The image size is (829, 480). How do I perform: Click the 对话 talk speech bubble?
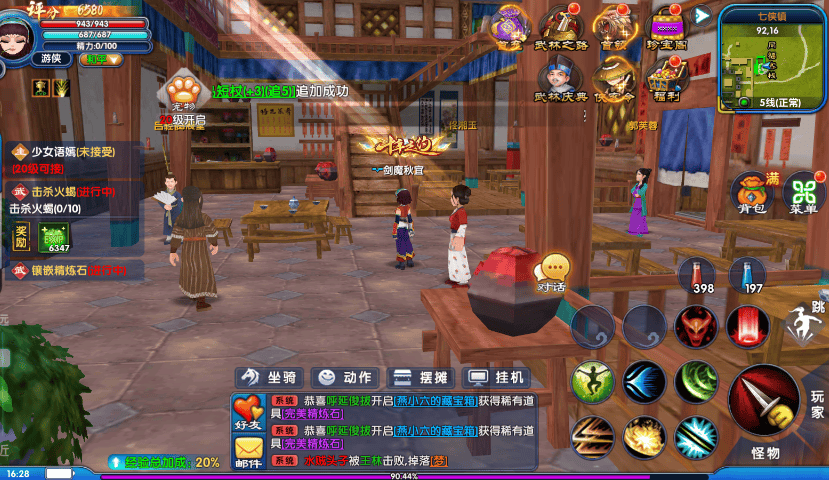click(x=552, y=271)
